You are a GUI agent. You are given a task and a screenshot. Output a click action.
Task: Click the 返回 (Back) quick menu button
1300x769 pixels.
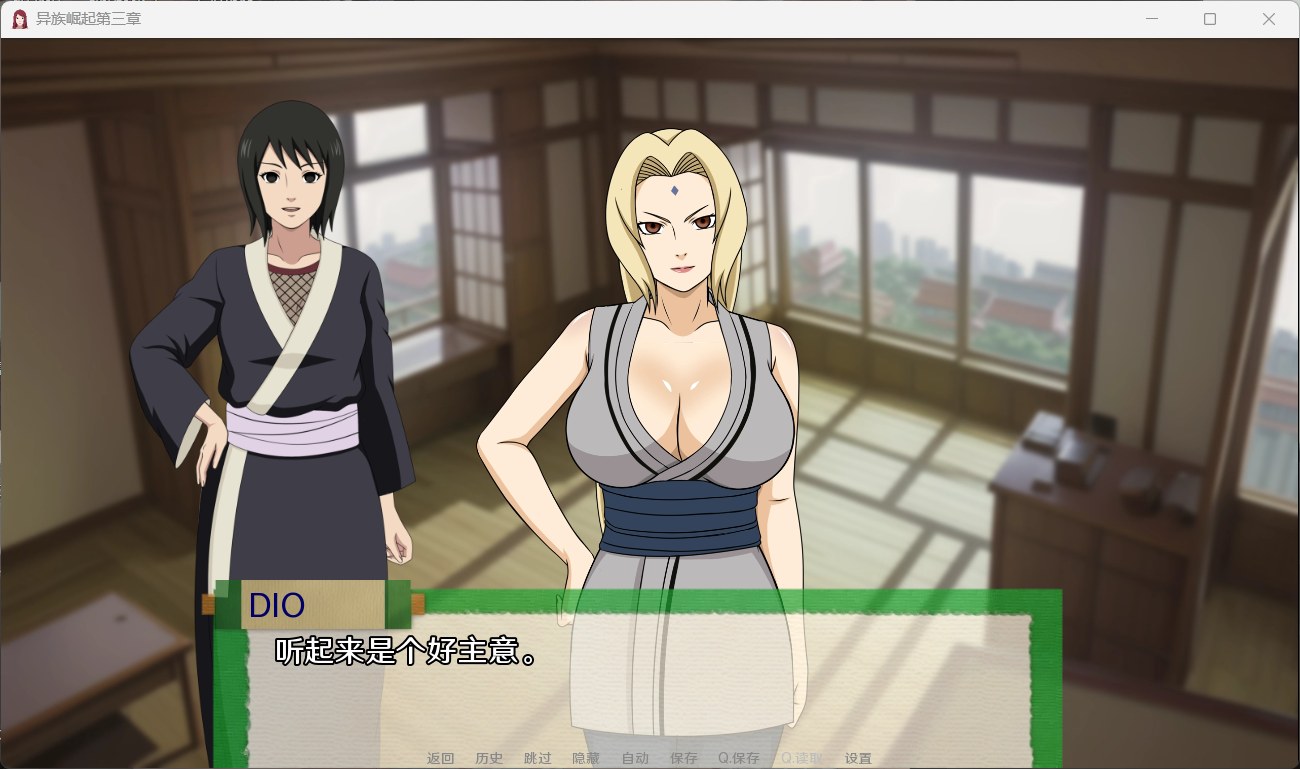440,758
